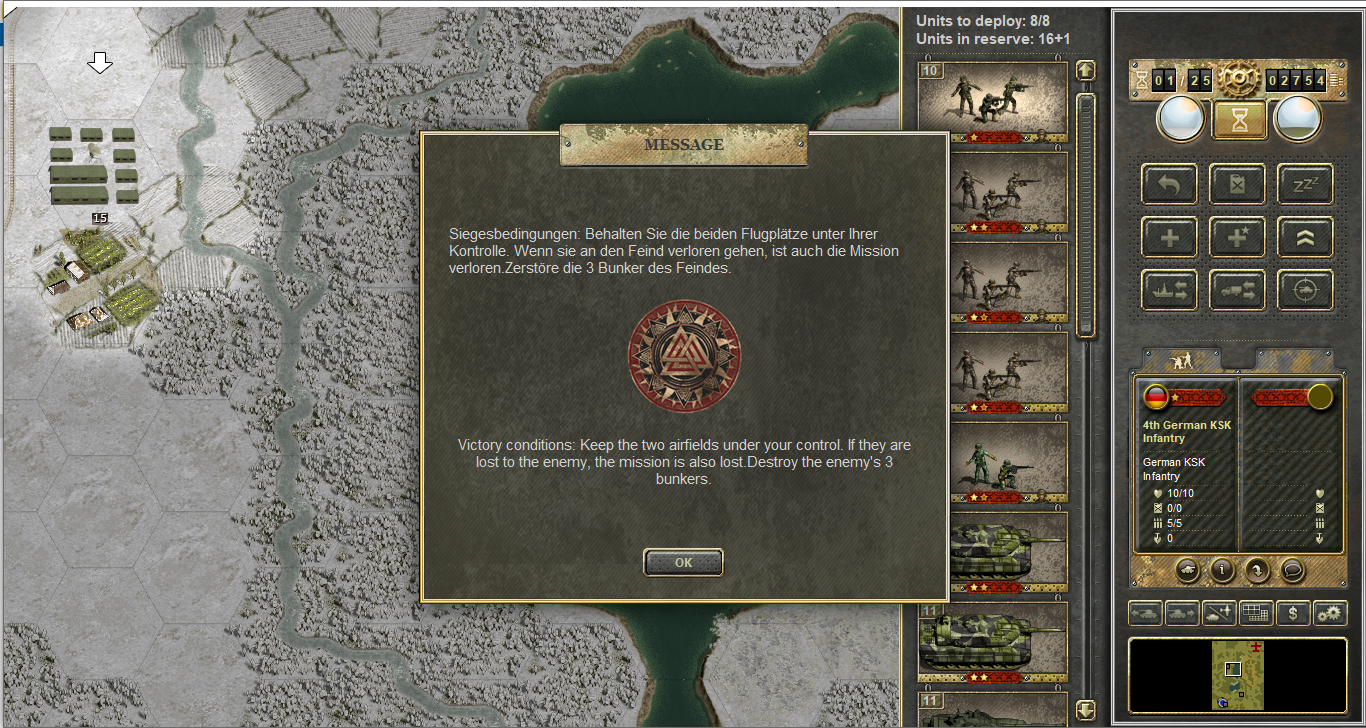Open the gears settings menu
The height and width of the screenshot is (728, 1366).
tap(1329, 613)
